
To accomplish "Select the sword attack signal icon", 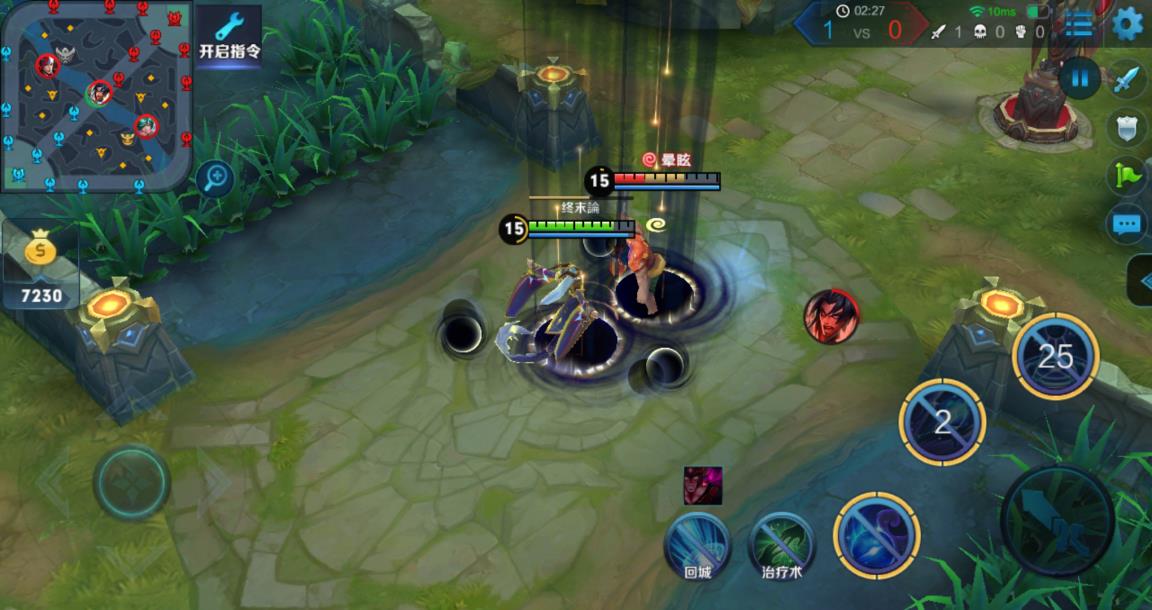I will click(1128, 78).
